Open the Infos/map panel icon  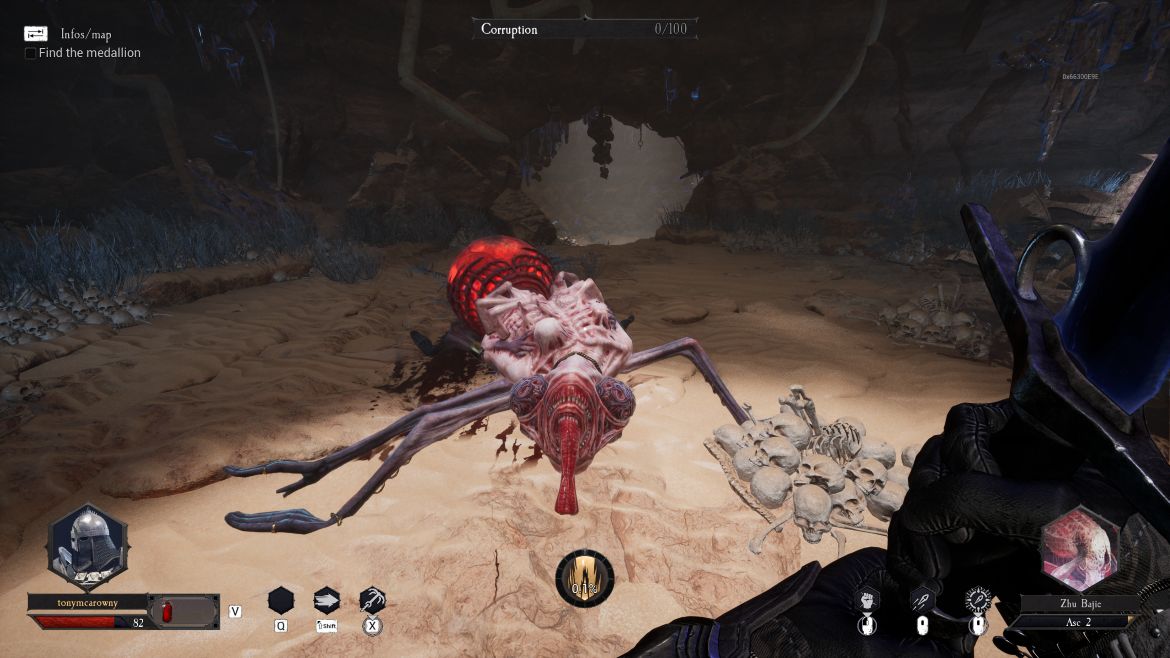click(36, 34)
